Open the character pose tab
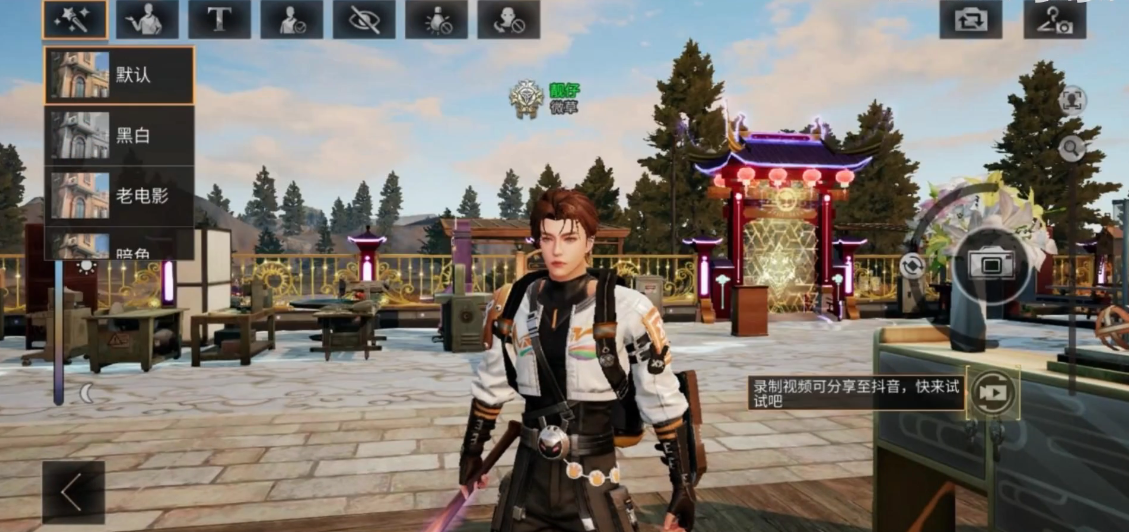The width and height of the screenshot is (1129, 532). pyautogui.click(x=147, y=19)
